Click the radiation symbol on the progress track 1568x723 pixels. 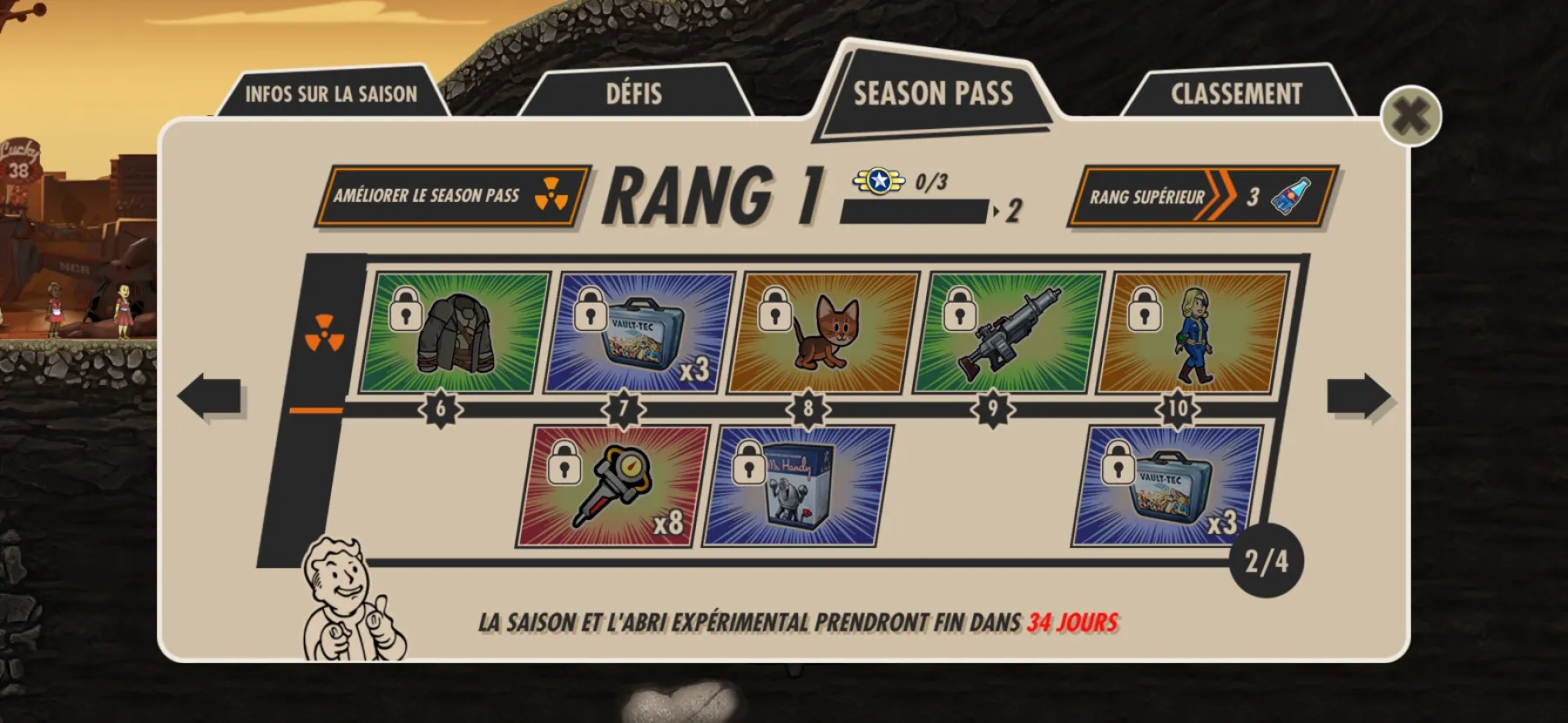(327, 334)
